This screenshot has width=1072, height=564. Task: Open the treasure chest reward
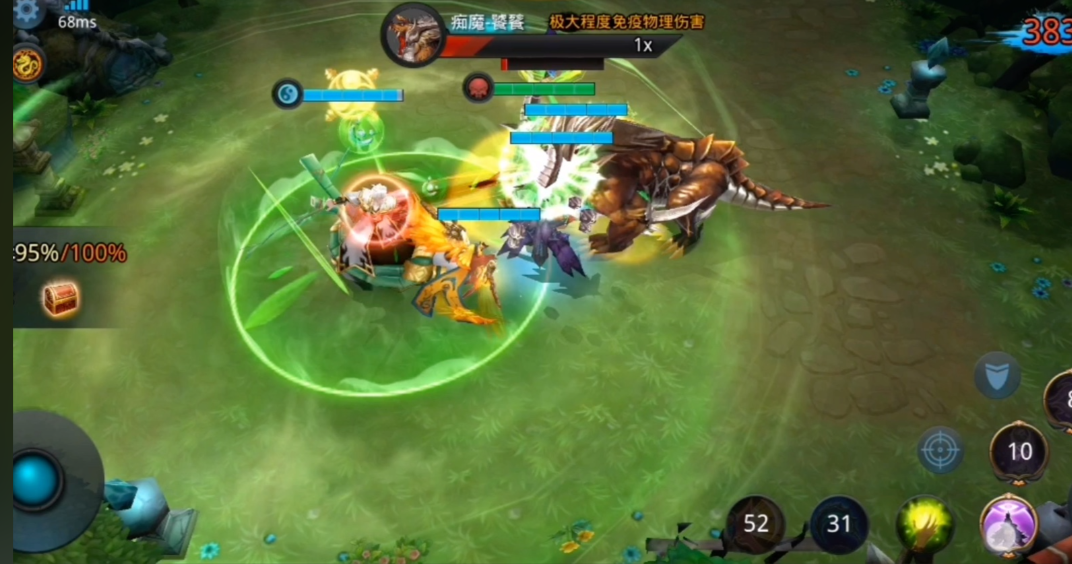pos(60,298)
